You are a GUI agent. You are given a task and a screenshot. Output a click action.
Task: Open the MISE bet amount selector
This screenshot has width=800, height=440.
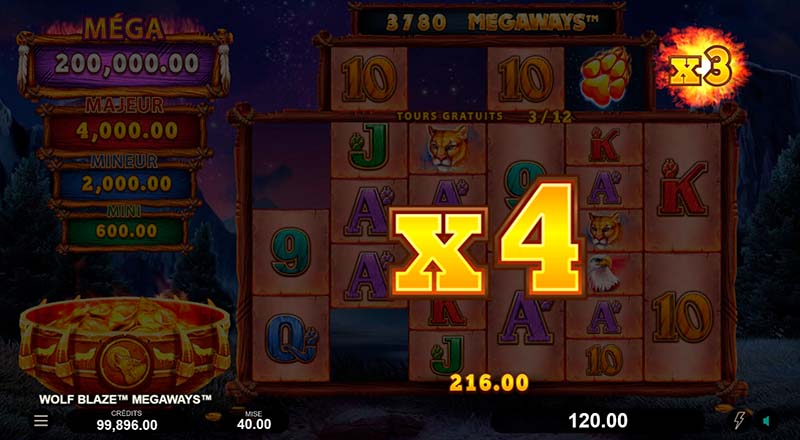click(254, 419)
